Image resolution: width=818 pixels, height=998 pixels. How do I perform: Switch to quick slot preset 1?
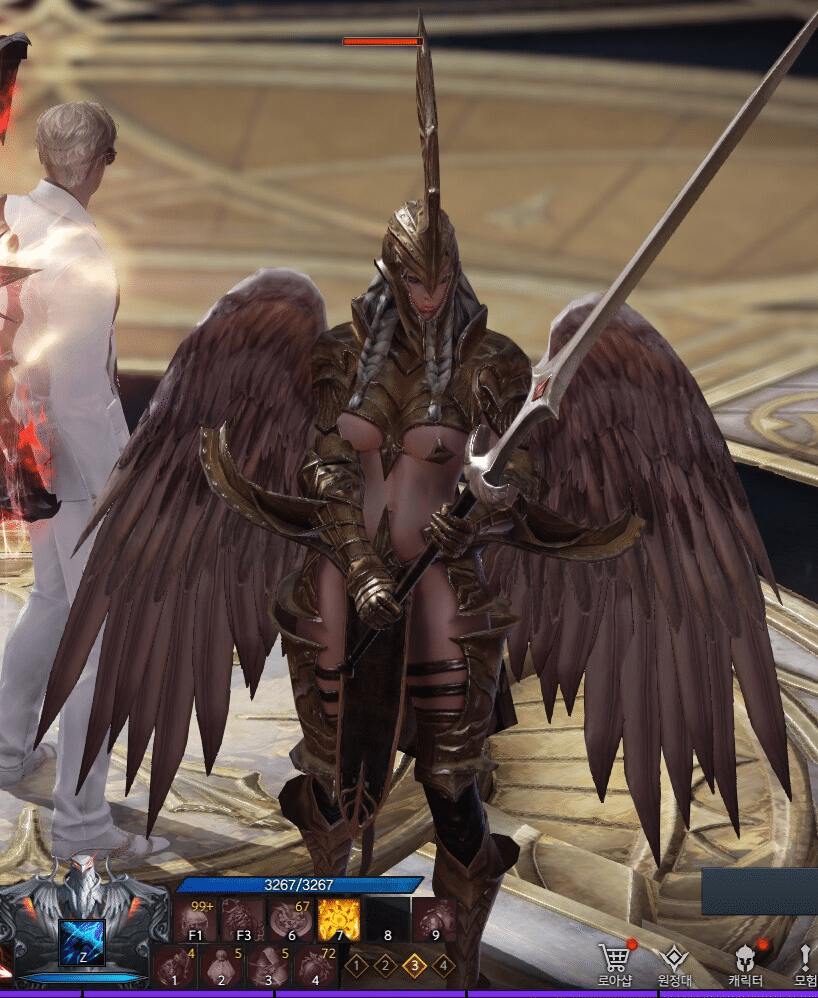pos(357,966)
